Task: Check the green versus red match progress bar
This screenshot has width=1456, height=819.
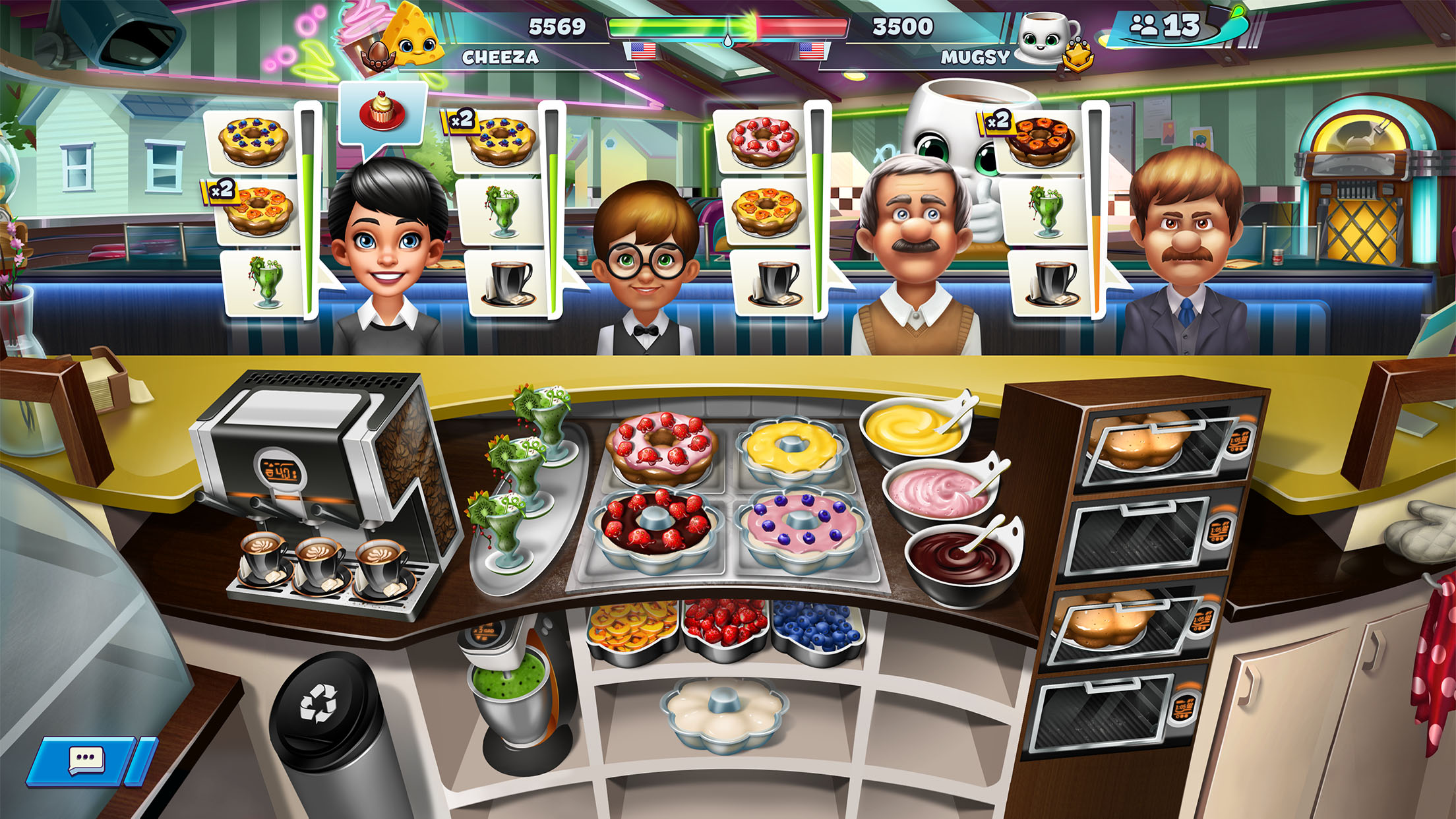Action: (725, 28)
